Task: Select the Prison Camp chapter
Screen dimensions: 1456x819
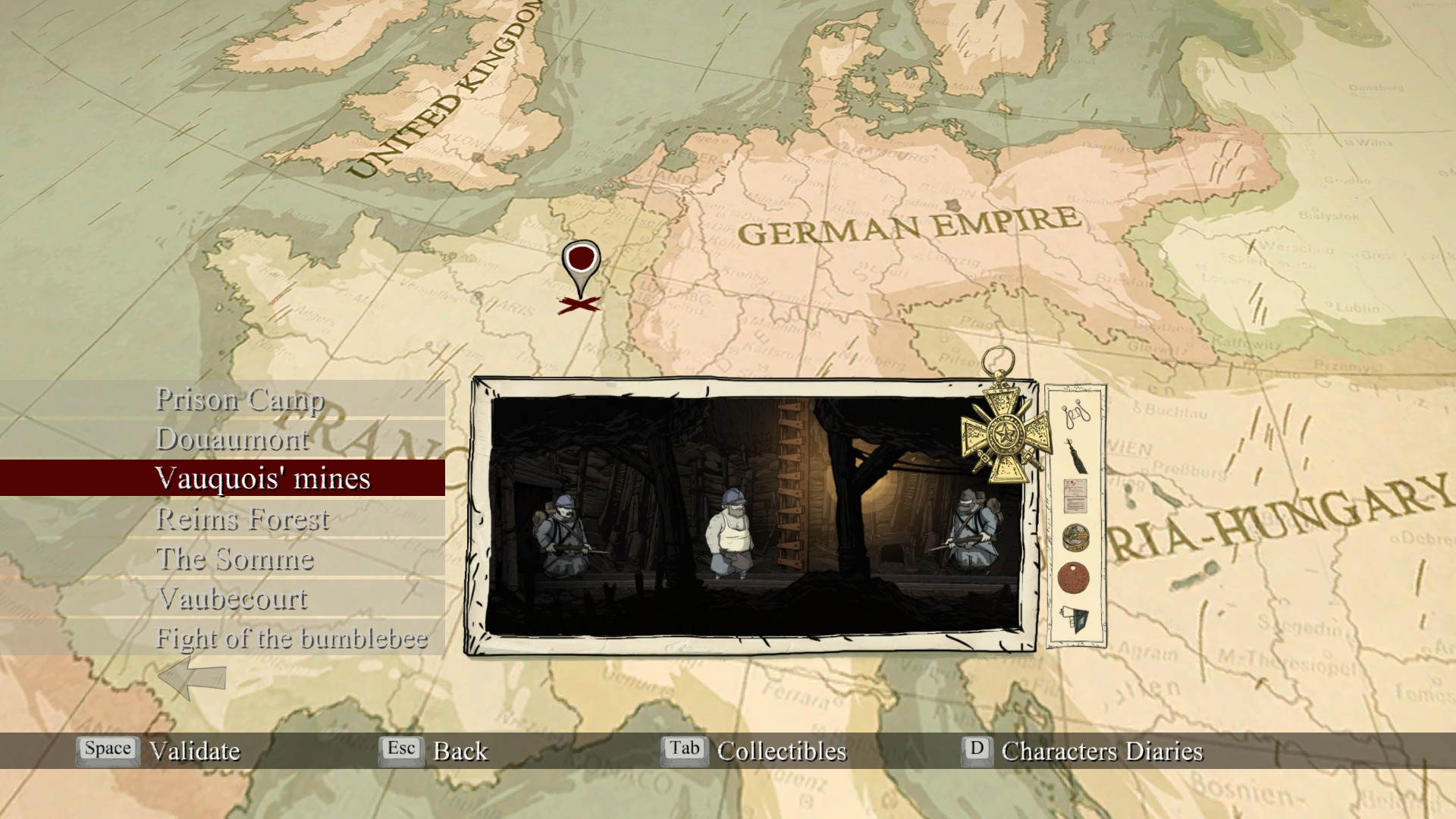Action: [240, 399]
